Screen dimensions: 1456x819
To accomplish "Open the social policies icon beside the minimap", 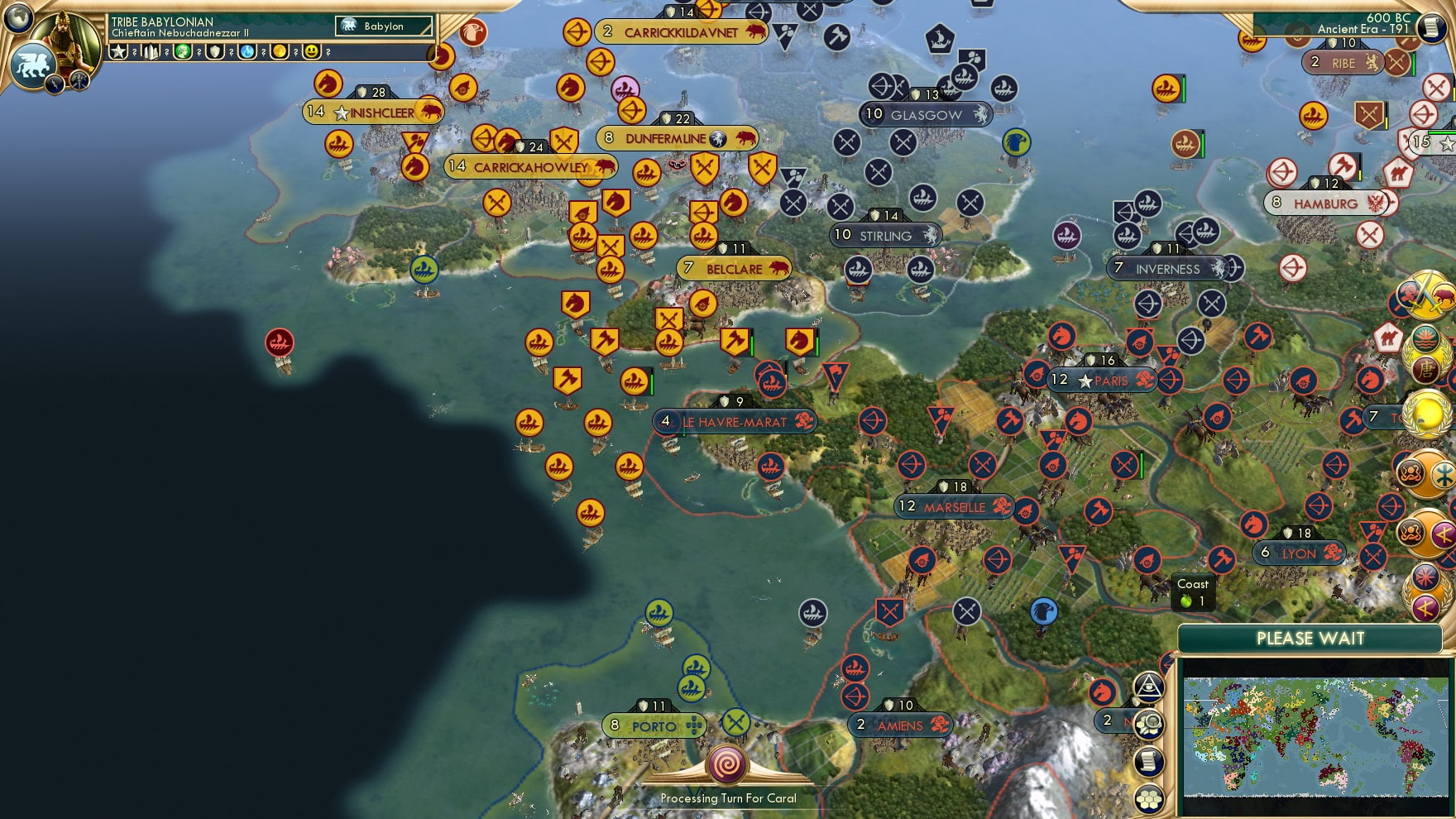I will (x=1148, y=722).
